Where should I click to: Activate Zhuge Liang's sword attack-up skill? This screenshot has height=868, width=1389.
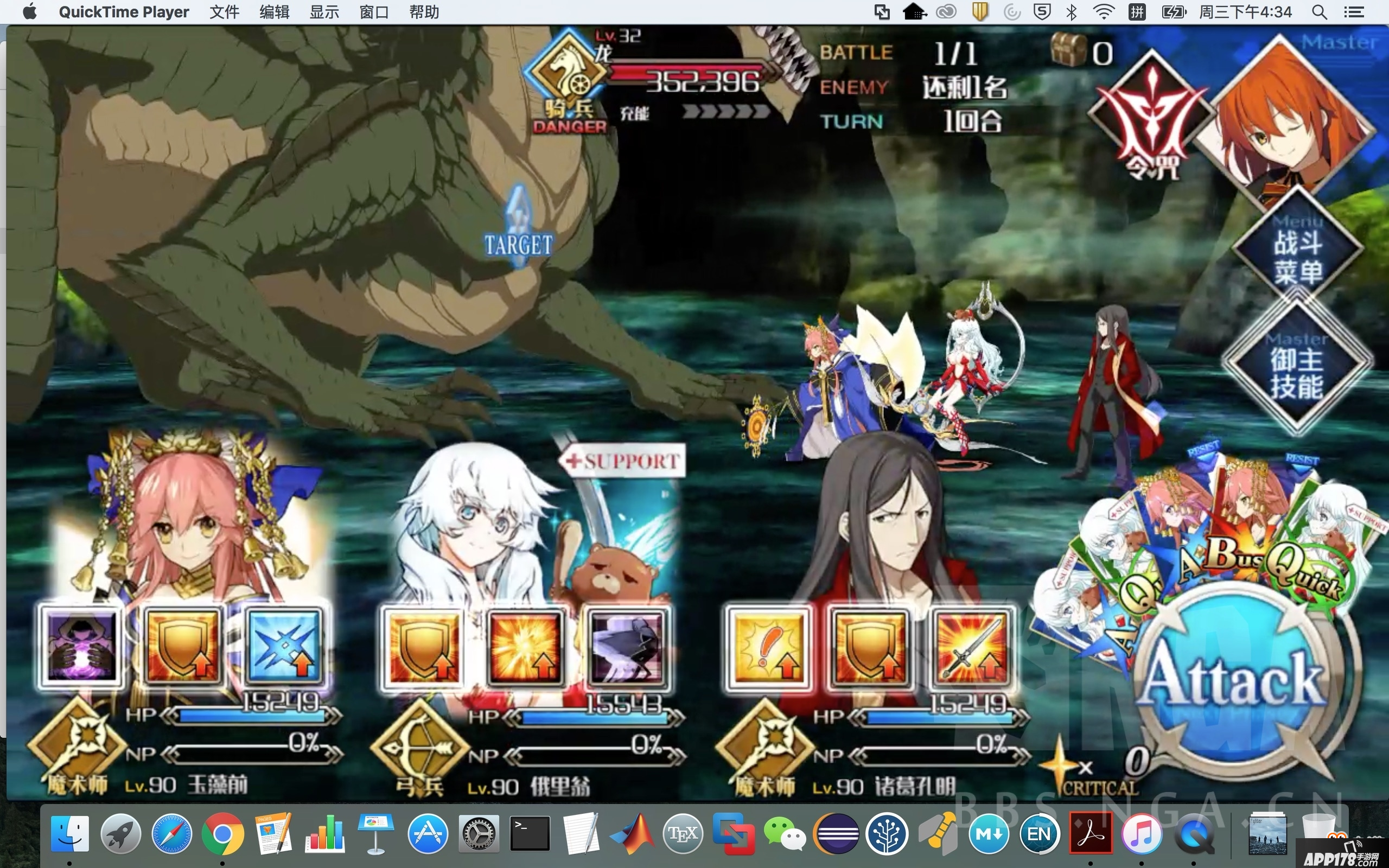point(971,647)
